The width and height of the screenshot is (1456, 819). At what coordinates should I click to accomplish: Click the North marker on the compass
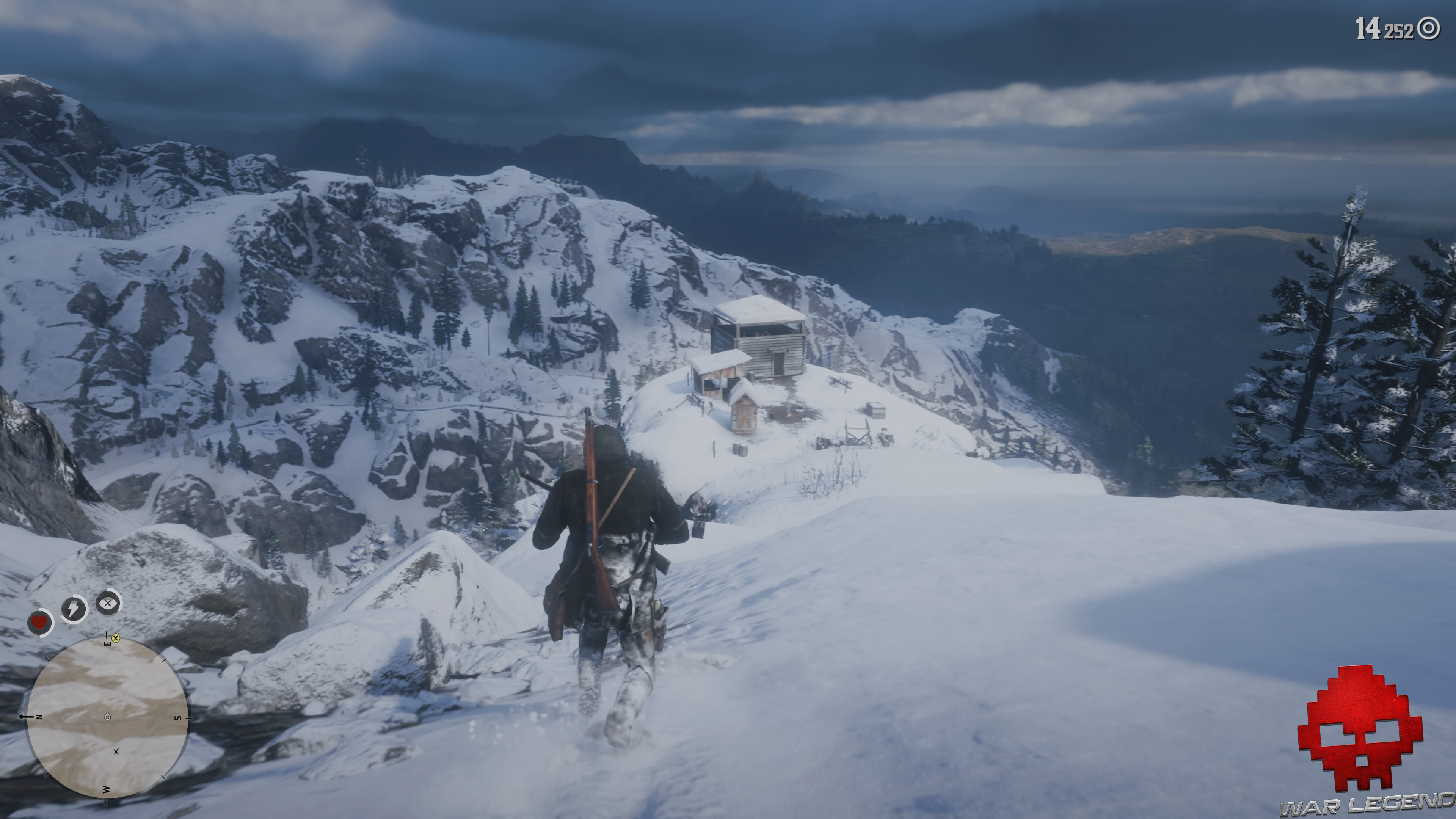(38, 717)
